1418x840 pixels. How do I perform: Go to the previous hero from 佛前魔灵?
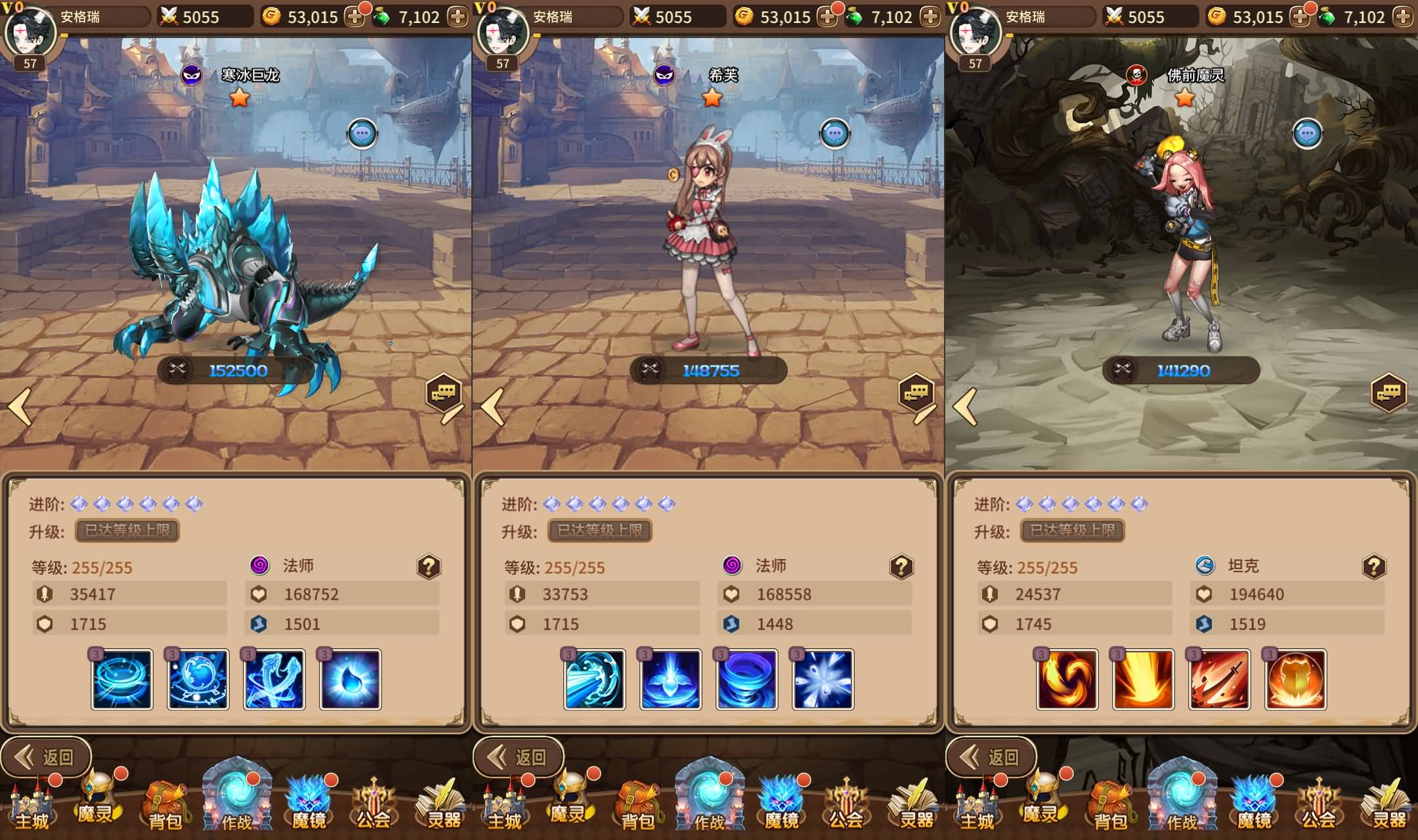[965, 407]
